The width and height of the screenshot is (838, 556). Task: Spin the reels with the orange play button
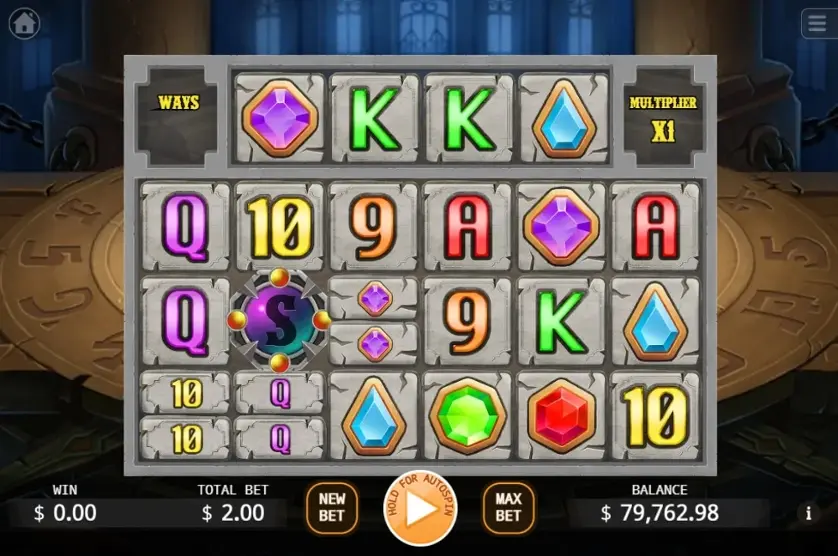tap(420, 508)
